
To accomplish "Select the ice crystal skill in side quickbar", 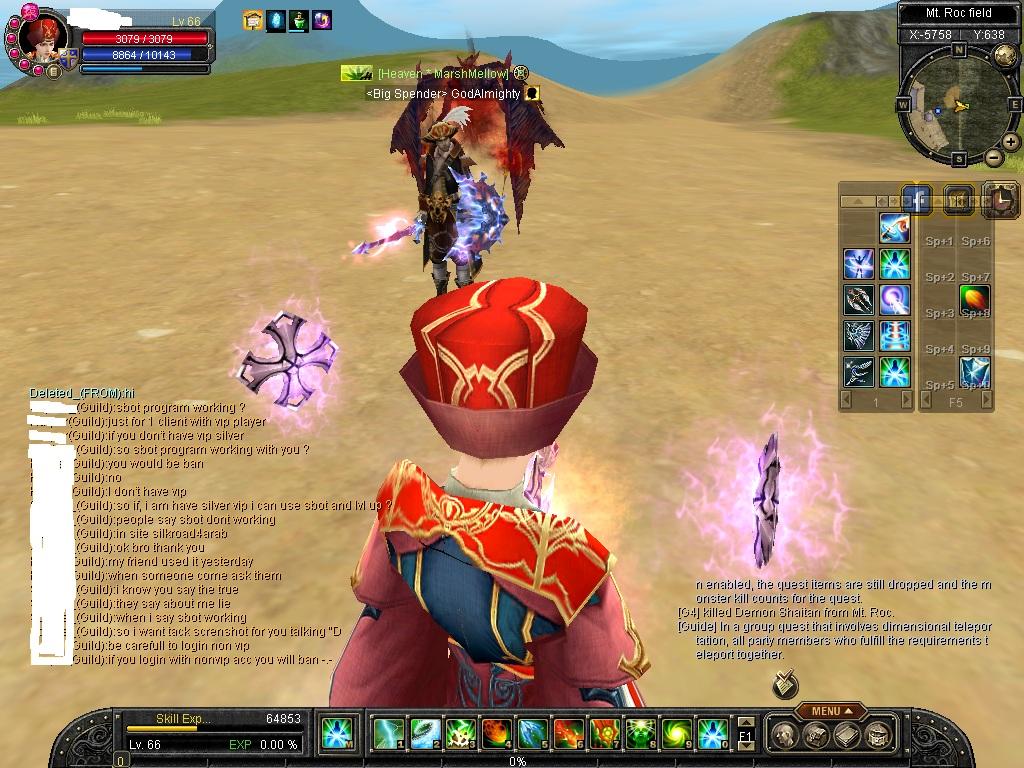I will pos(975,371).
